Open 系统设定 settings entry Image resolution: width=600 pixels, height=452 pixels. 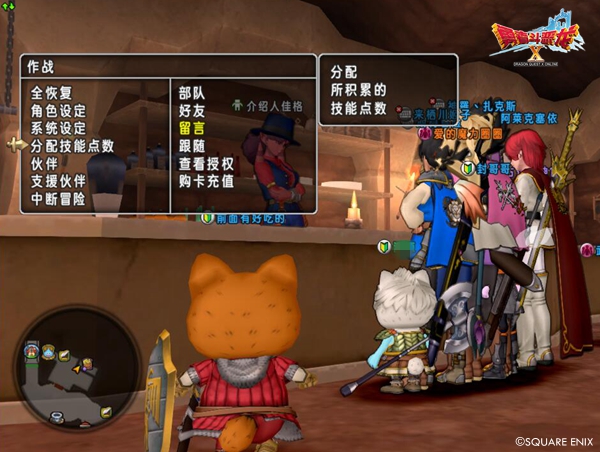(58, 128)
